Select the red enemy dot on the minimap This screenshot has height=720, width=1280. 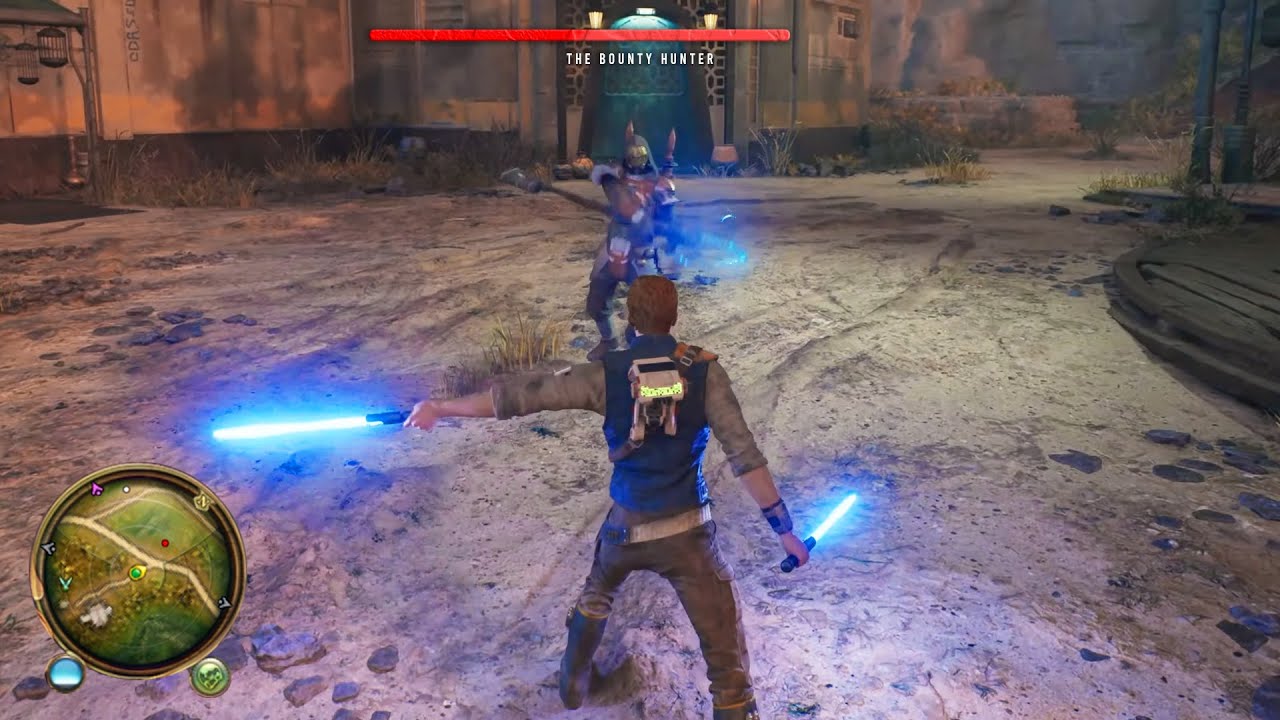point(165,543)
